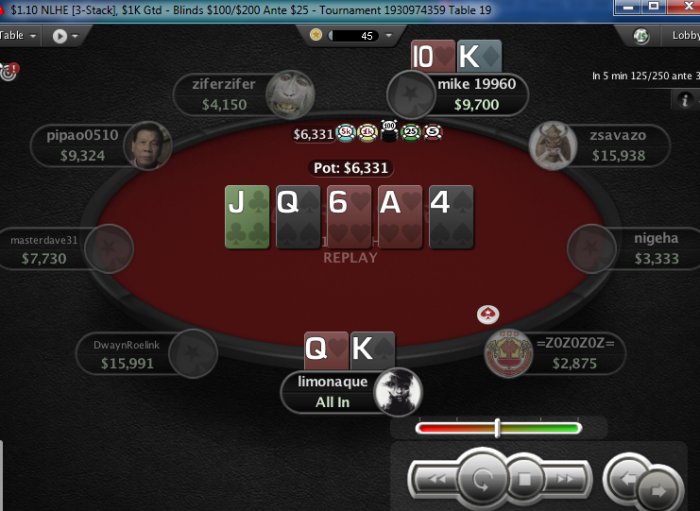Adjust the red-green replay speed slider
The height and width of the screenshot is (511, 700).
pyautogui.click(x=498, y=428)
